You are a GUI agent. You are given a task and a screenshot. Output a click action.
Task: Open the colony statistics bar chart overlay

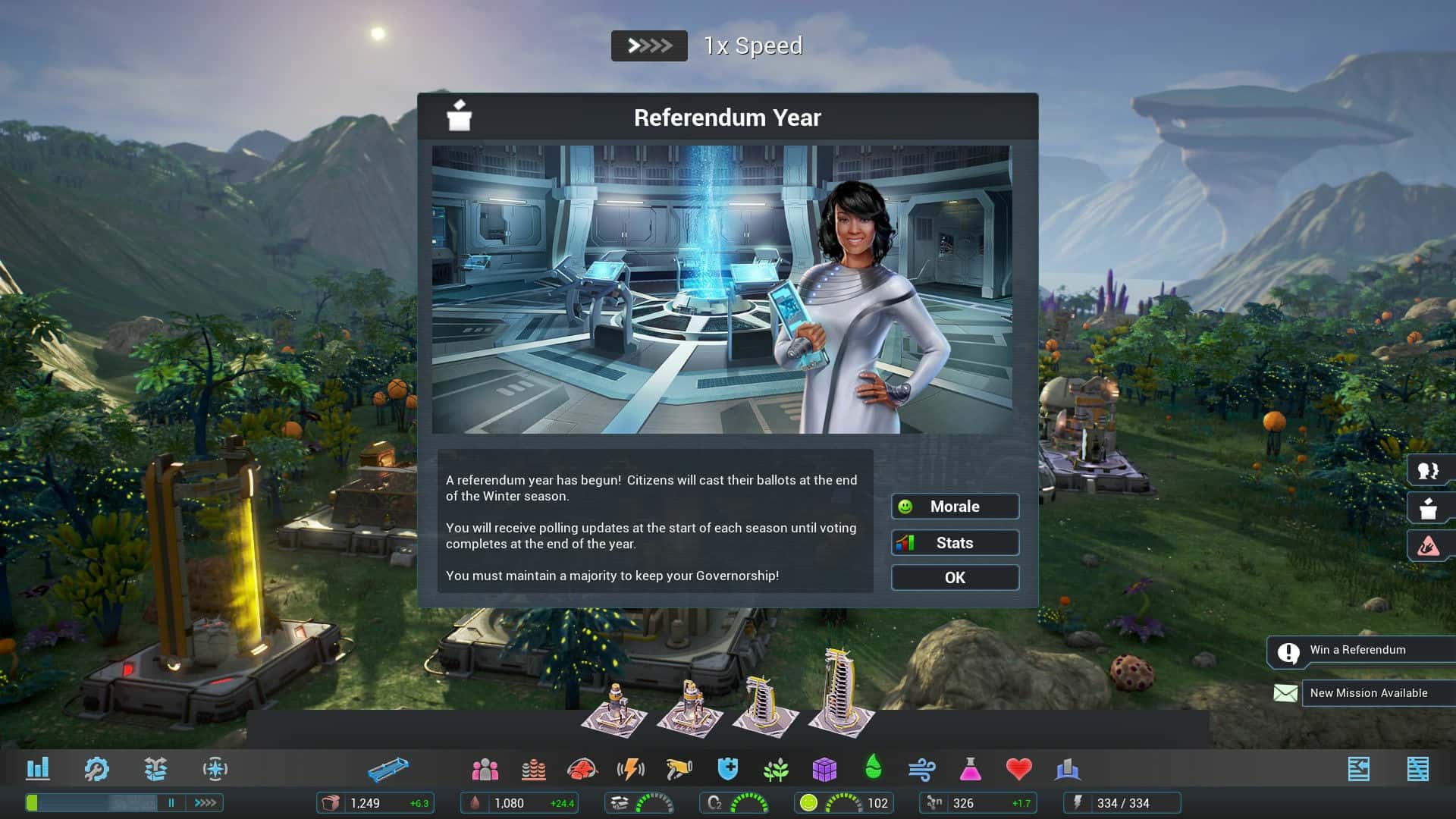click(39, 768)
